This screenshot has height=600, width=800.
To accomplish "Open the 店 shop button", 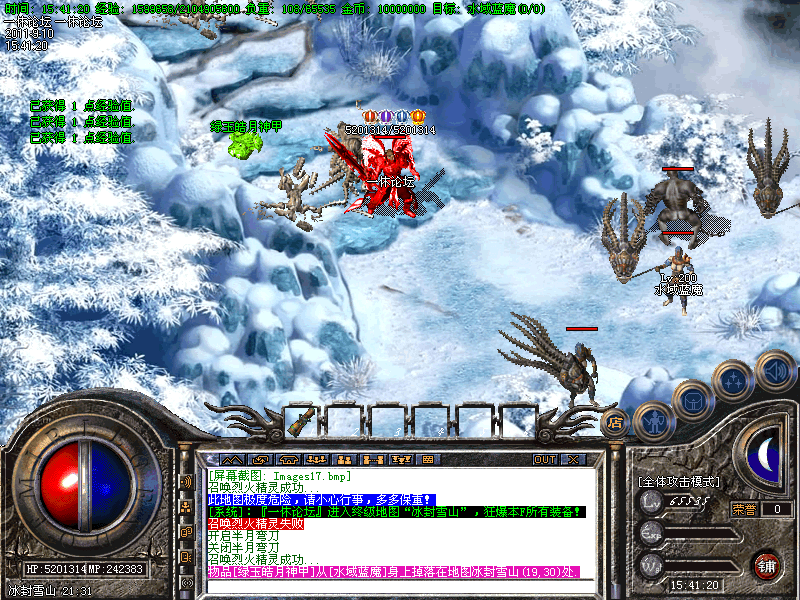I will tap(615, 421).
